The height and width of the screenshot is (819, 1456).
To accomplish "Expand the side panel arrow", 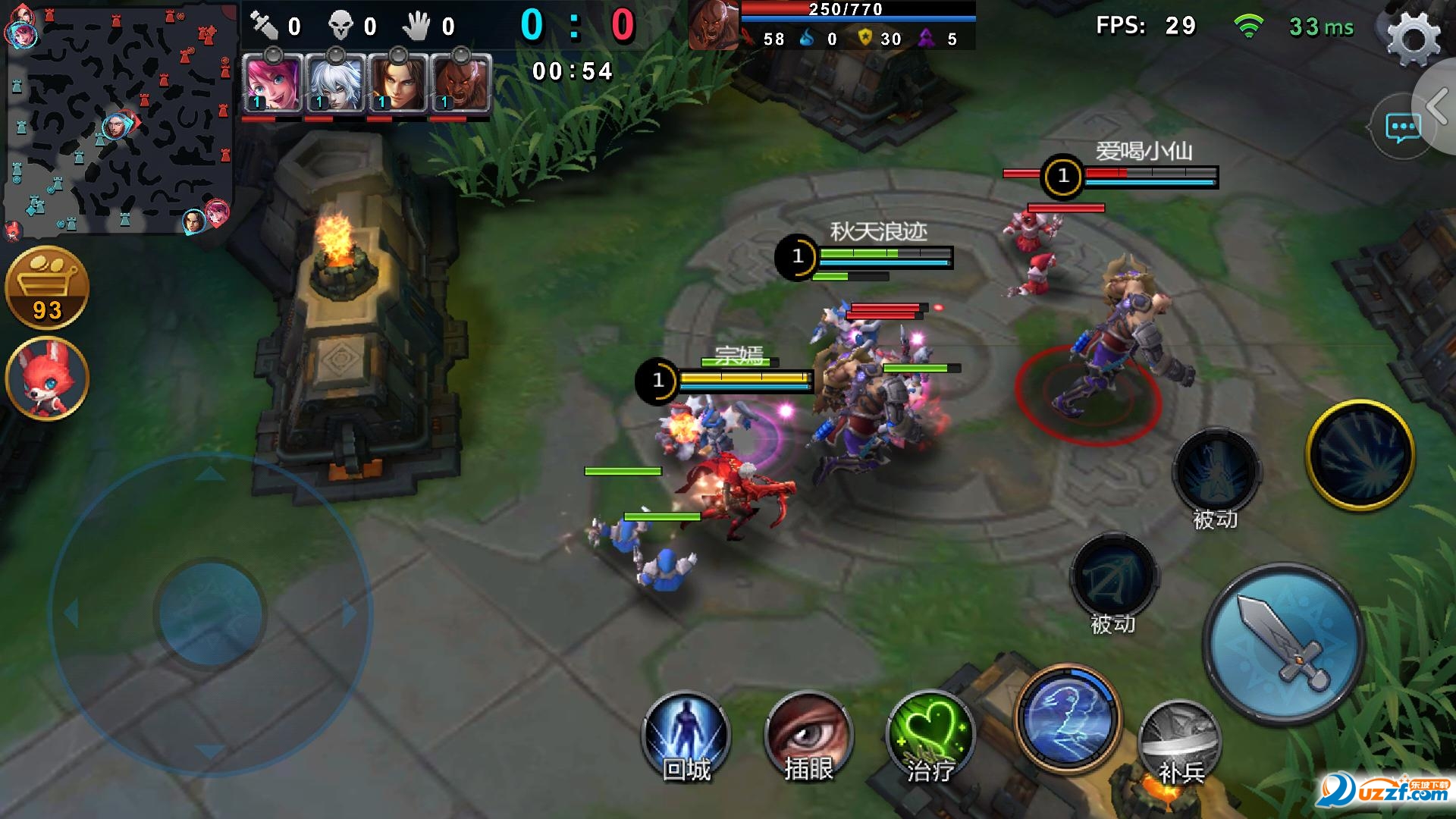I will tap(1438, 106).
